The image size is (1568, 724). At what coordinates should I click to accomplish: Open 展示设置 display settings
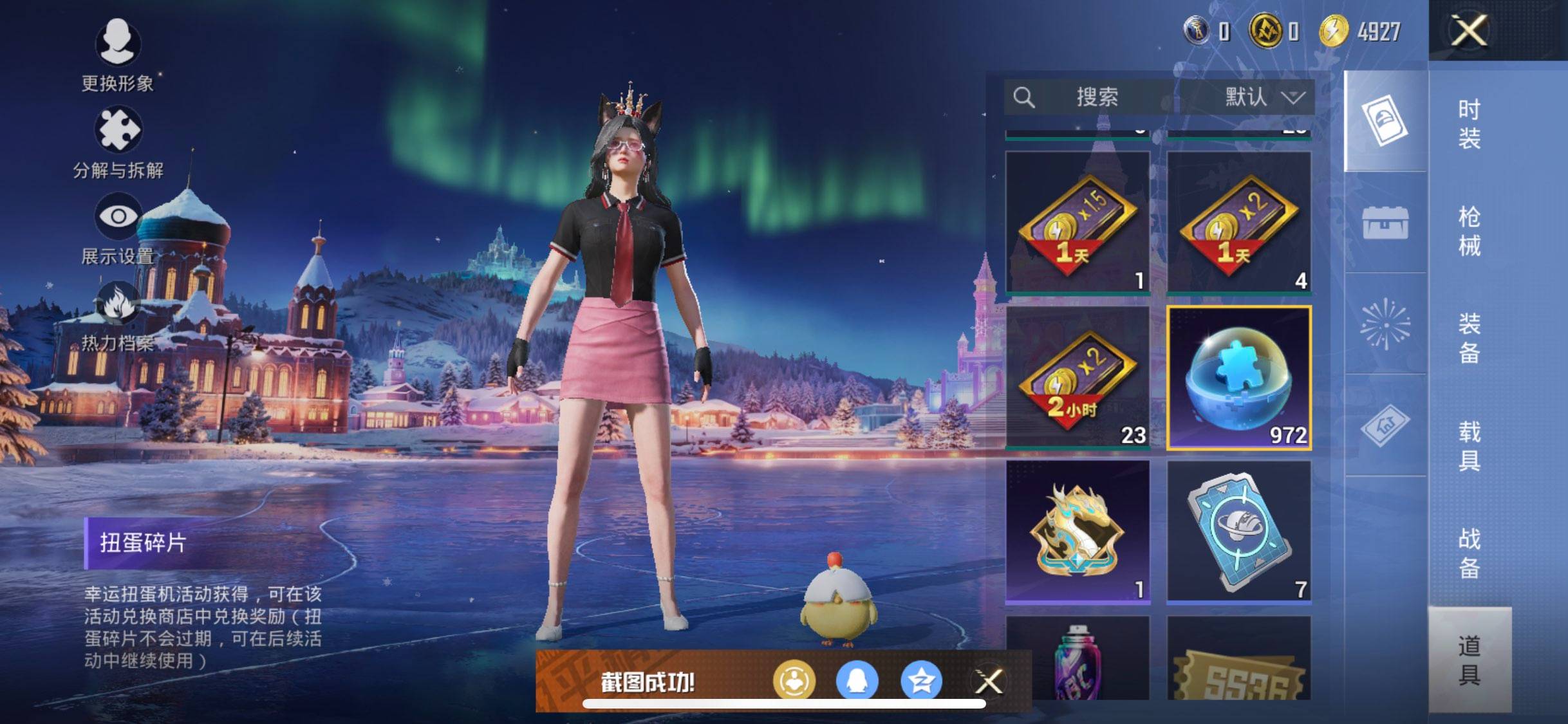pos(117,228)
